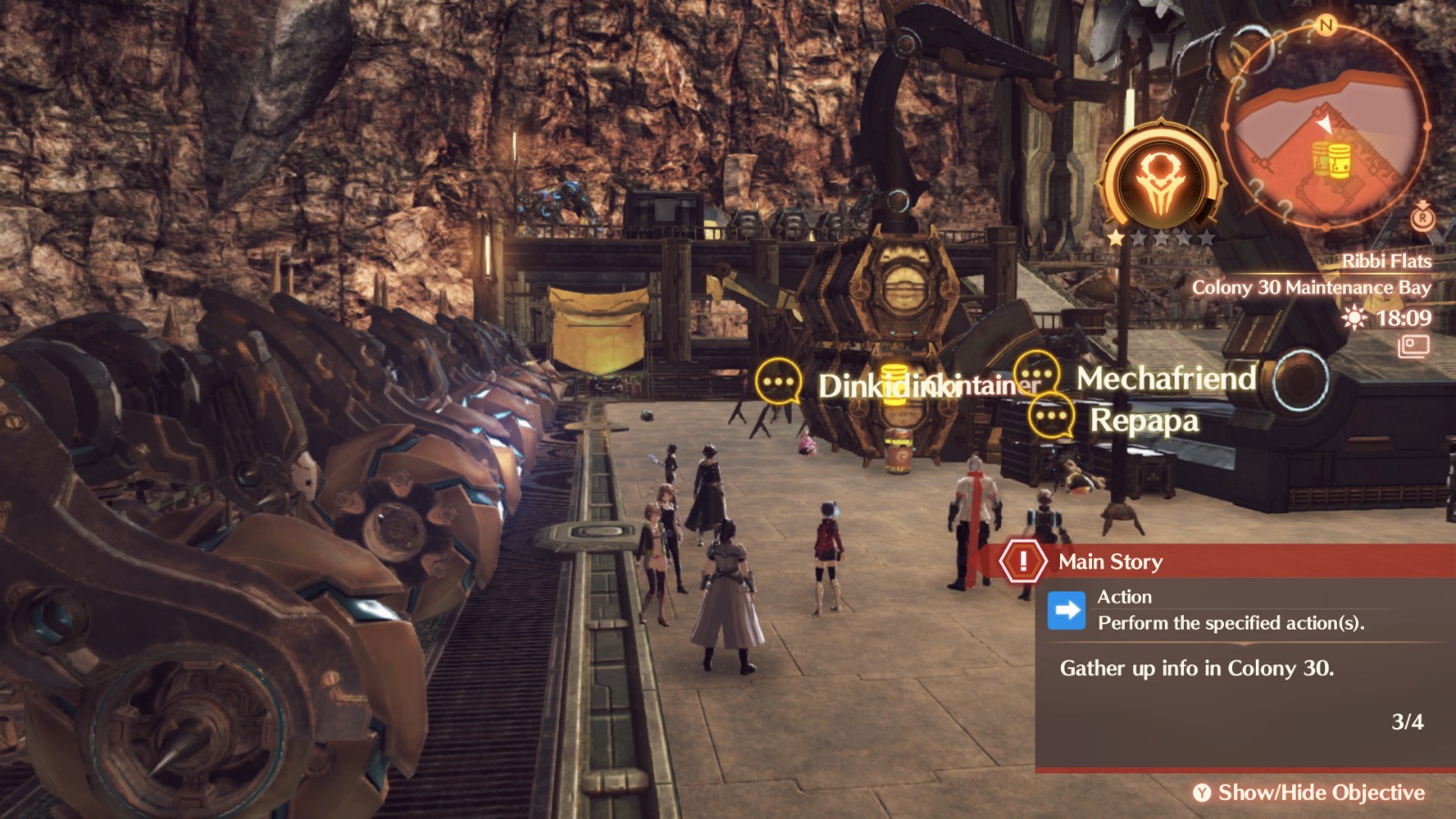Open the circular minimap

pos(1325,126)
